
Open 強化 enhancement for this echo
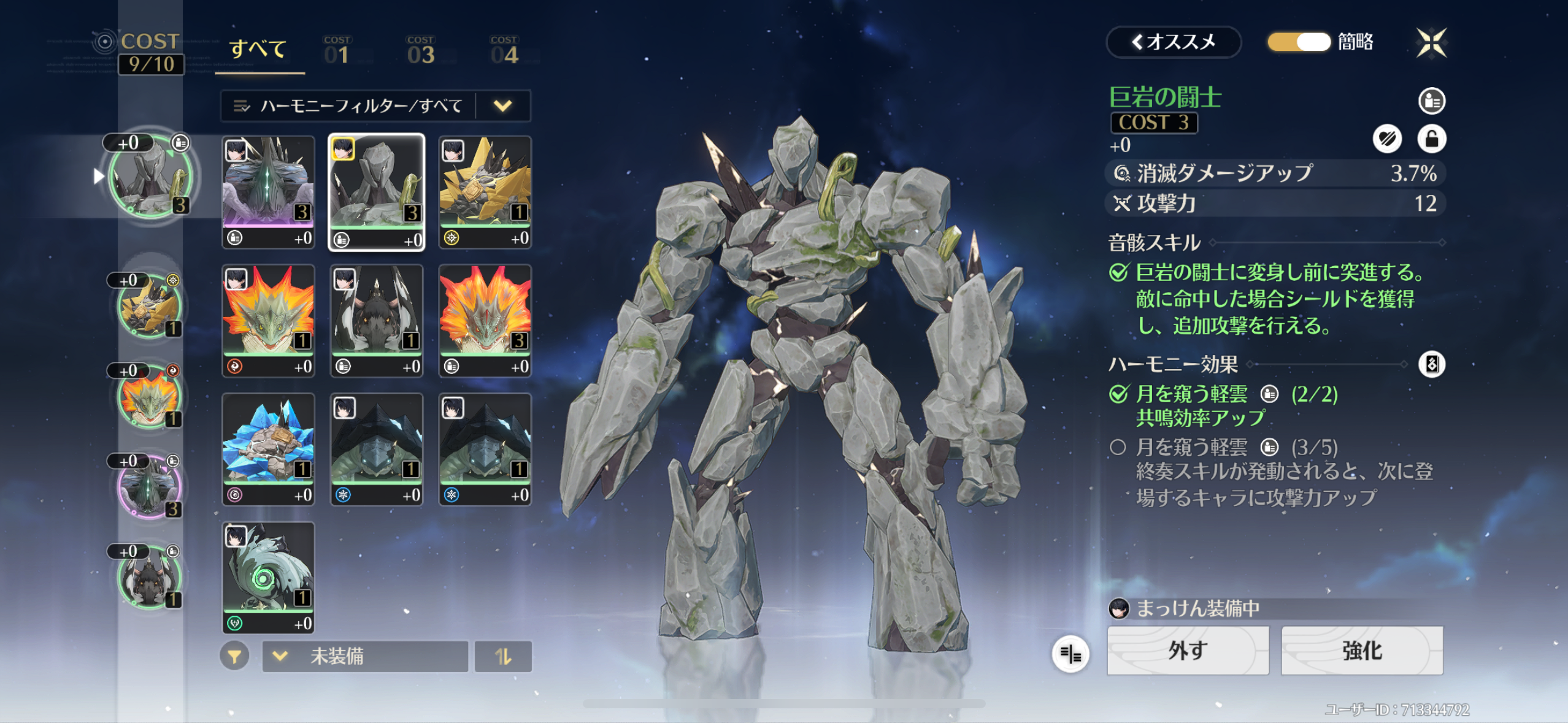click(x=1362, y=651)
